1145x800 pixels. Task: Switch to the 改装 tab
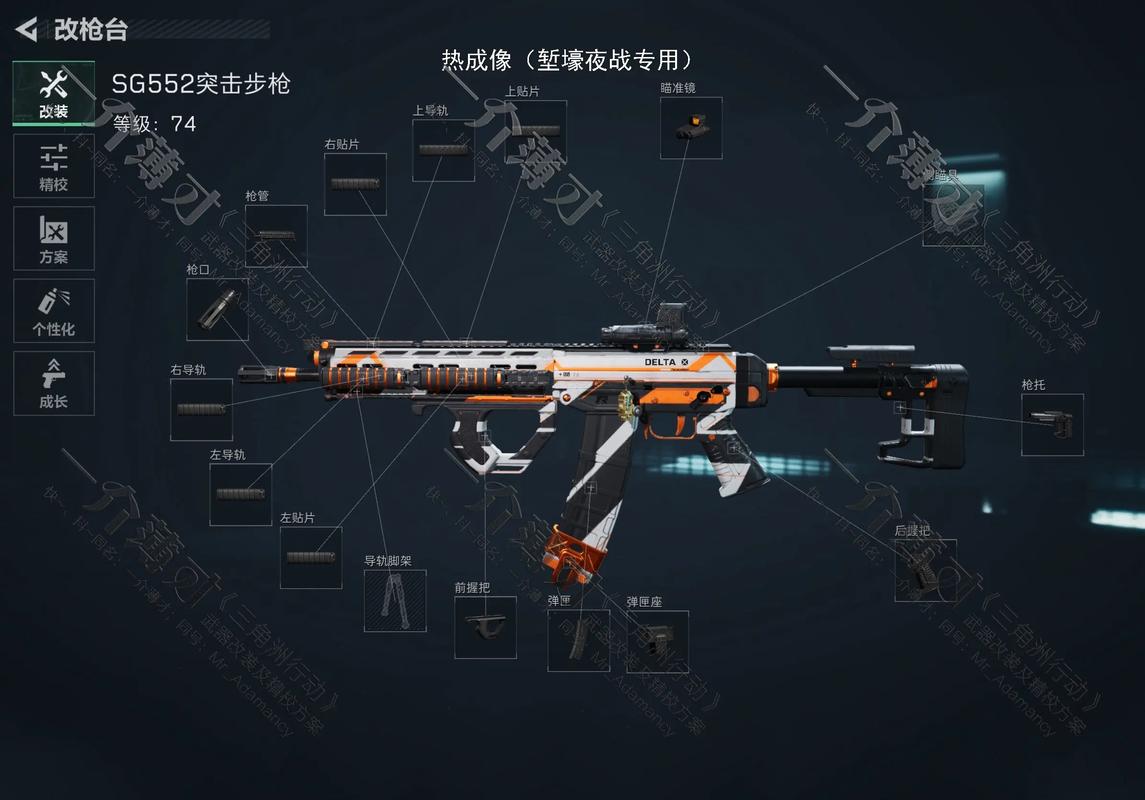pyautogui.click(x=54, y=93)
